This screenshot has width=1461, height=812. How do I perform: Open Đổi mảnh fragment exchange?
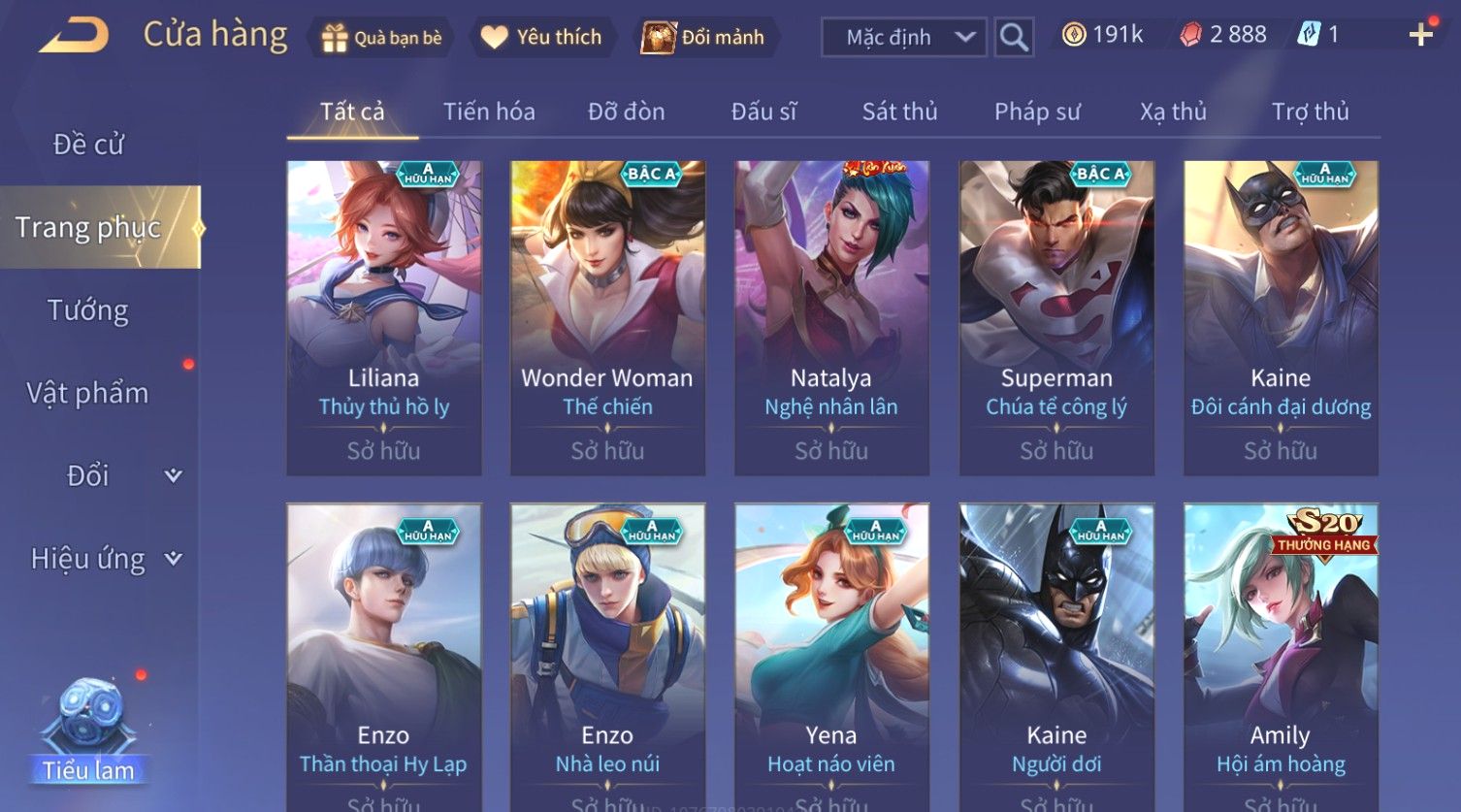click(x=705, y=38)
